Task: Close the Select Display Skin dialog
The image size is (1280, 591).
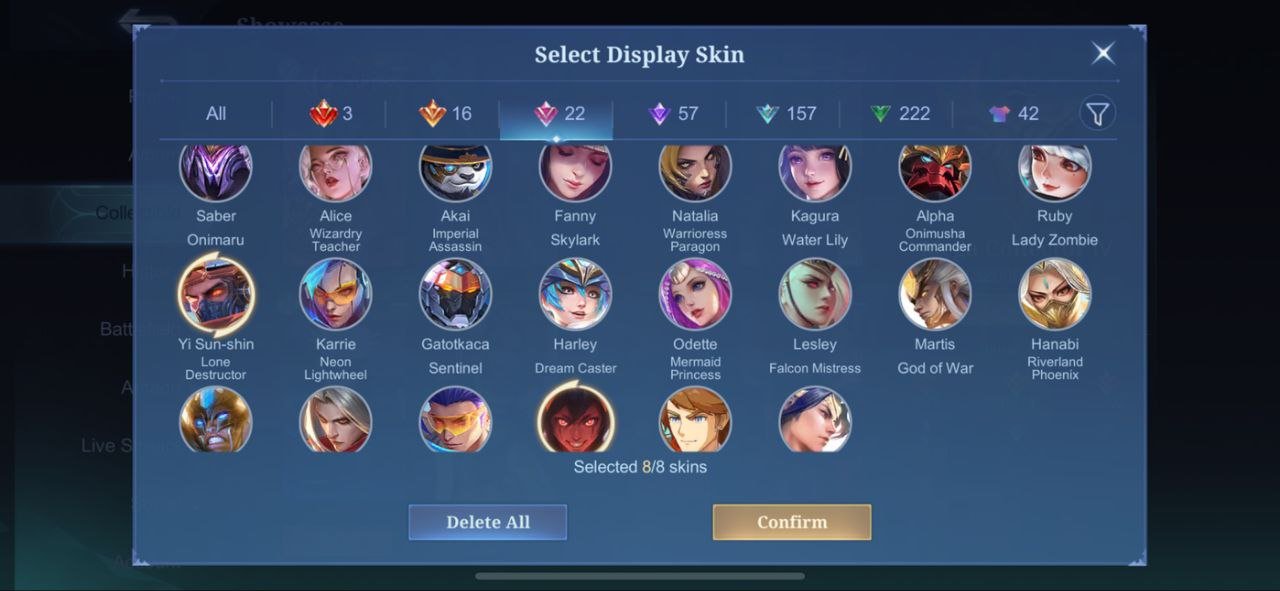Action: (x=1103, y=53)
